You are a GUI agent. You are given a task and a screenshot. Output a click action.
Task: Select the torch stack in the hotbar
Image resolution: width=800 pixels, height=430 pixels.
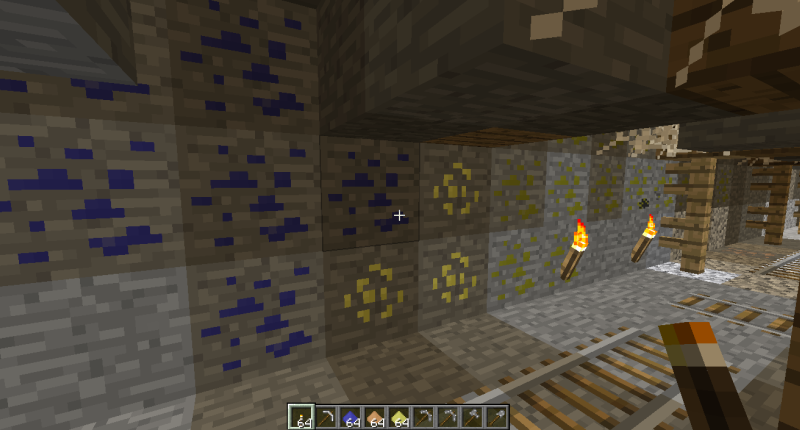tap(301, 416)
